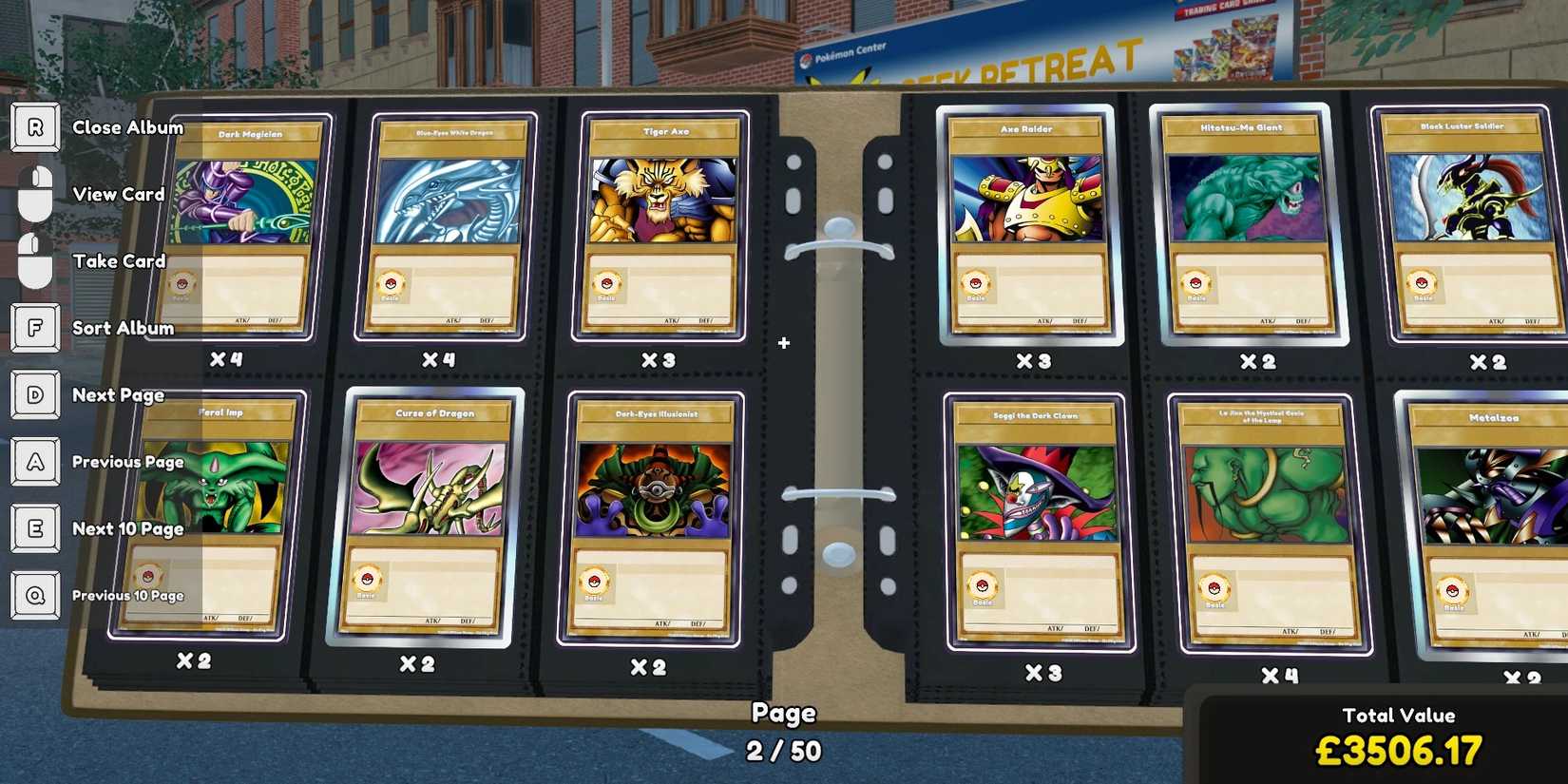
Task: Click the A key icon beside Previous Page
Action: (x=35, y=461)
